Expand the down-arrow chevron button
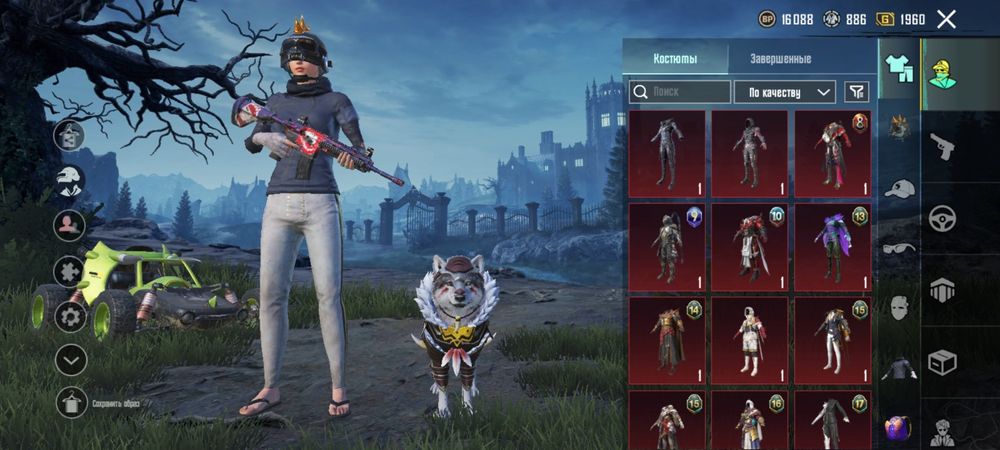 click(70, 360)
